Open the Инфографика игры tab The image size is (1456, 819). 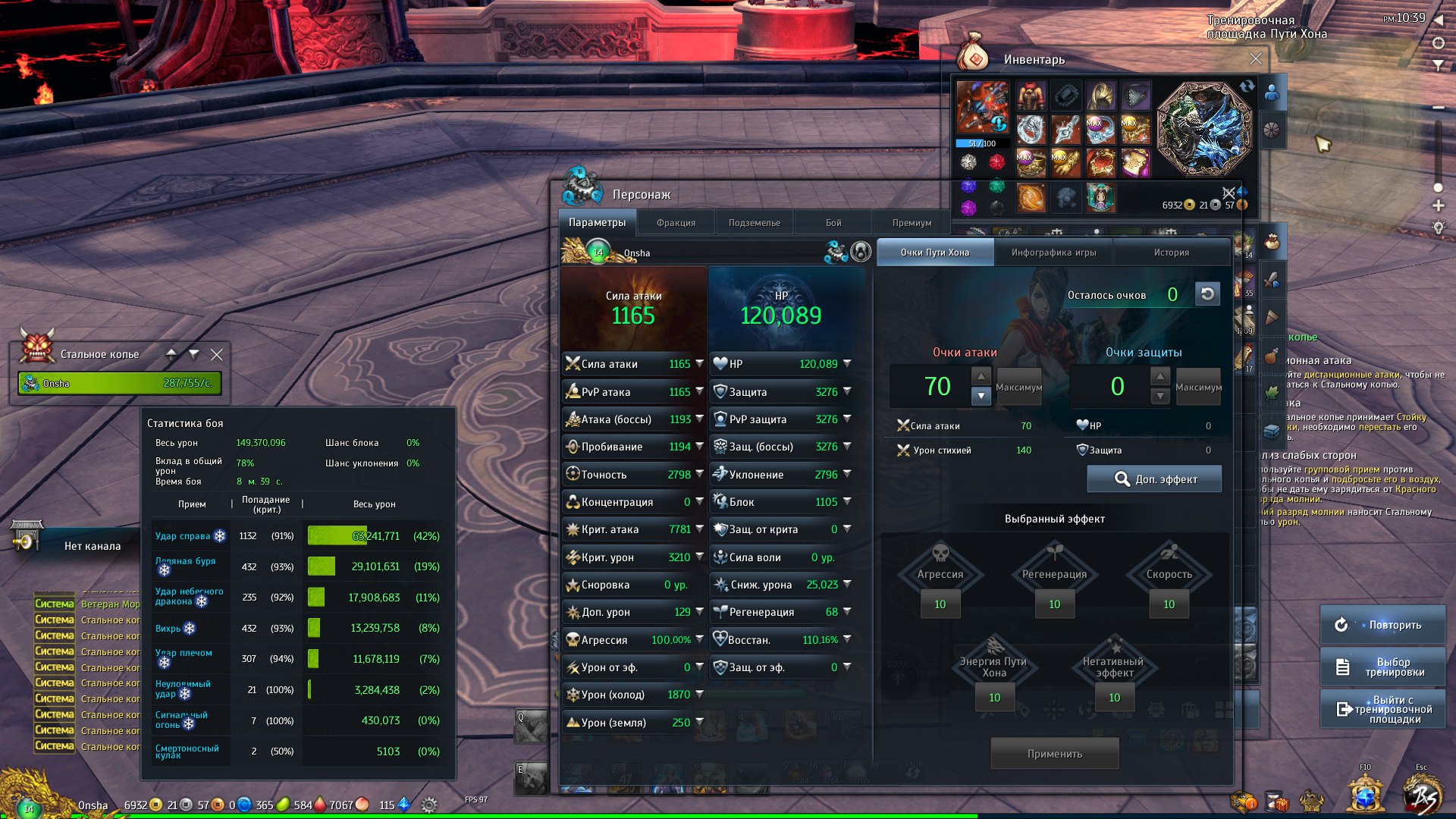point(1053,253)
